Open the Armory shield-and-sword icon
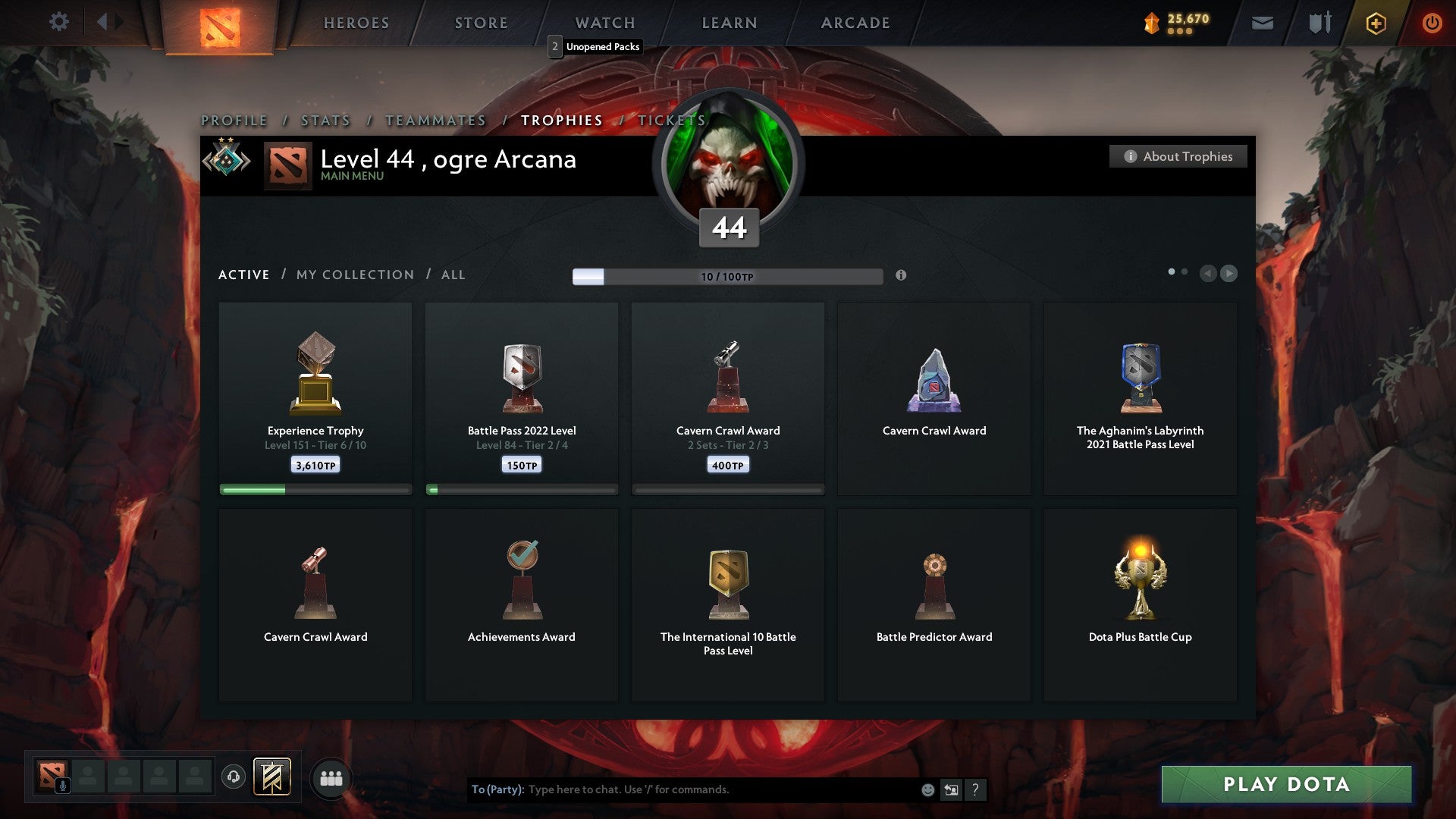The image size is (1456, 819). pos(1319,23)
